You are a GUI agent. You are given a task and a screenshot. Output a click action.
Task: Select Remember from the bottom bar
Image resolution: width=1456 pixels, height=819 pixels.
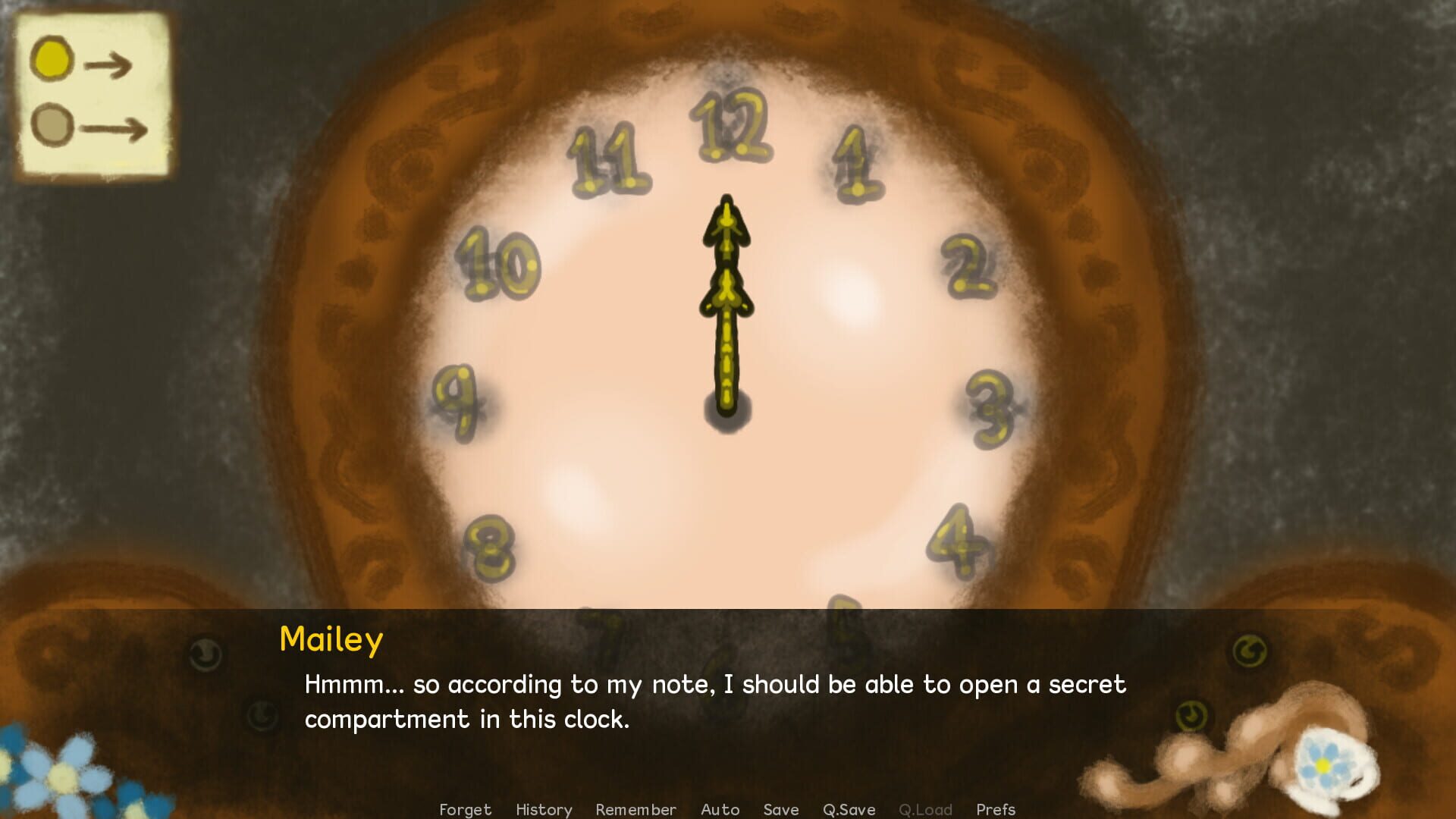coord(635,809)
